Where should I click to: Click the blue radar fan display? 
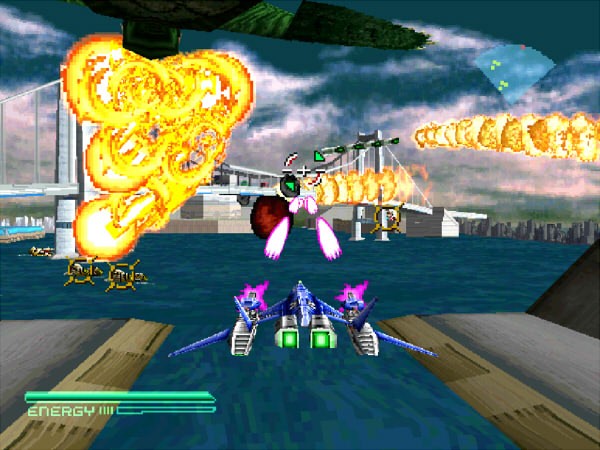[x=513, y=70]
